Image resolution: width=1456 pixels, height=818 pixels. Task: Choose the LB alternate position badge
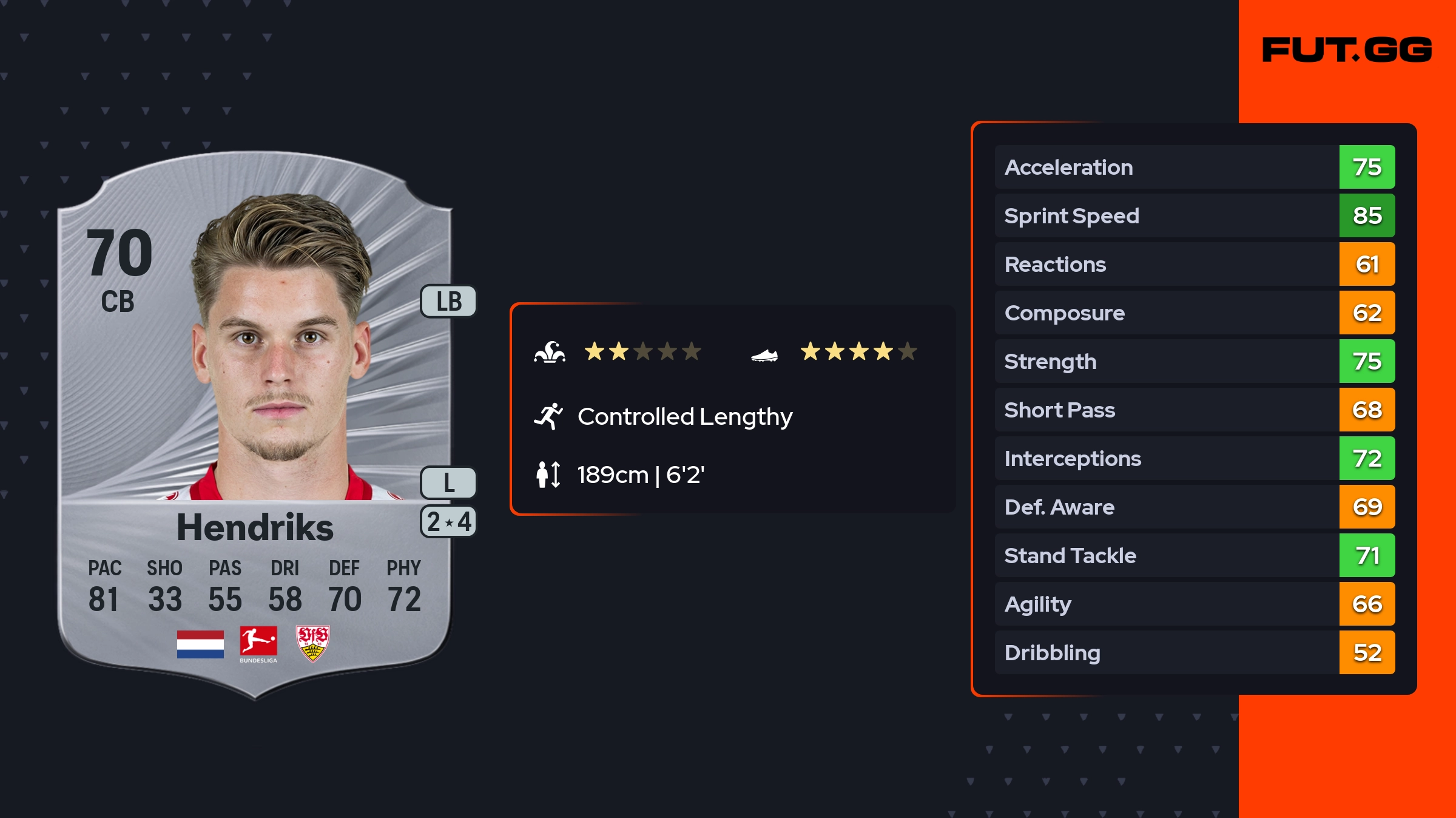click(x=449, y=301)
